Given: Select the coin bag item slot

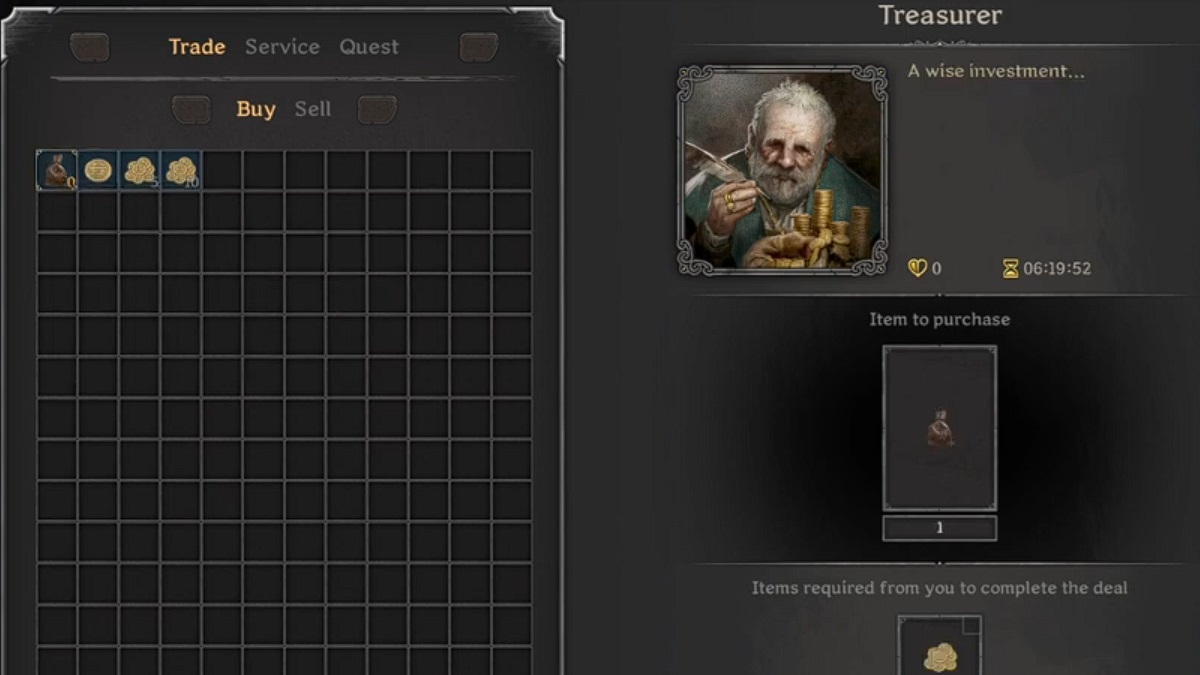Looking at the screenshot, I should pos(57,171).
